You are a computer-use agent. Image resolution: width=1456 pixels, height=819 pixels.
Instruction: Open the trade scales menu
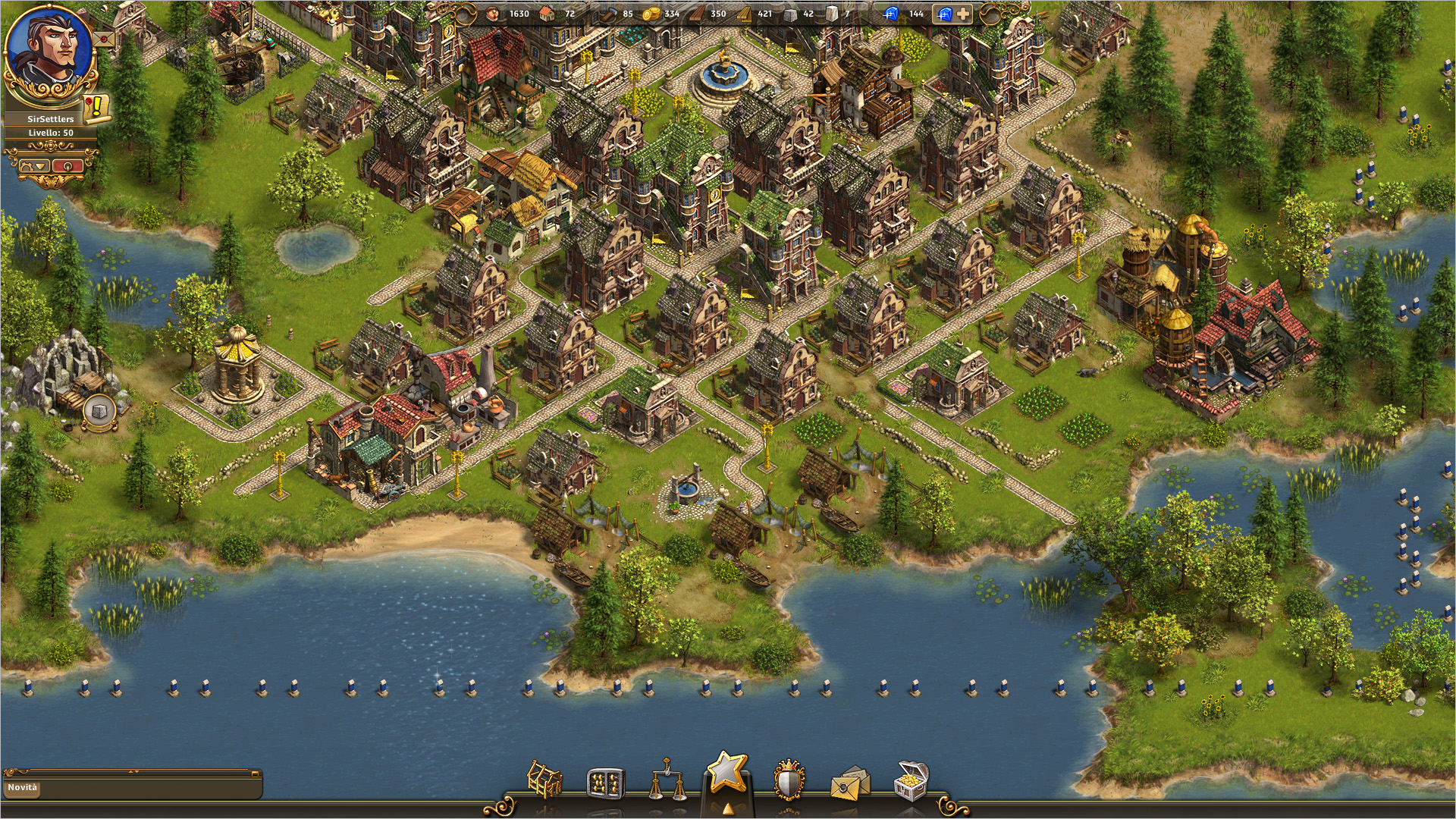[666, 782]
